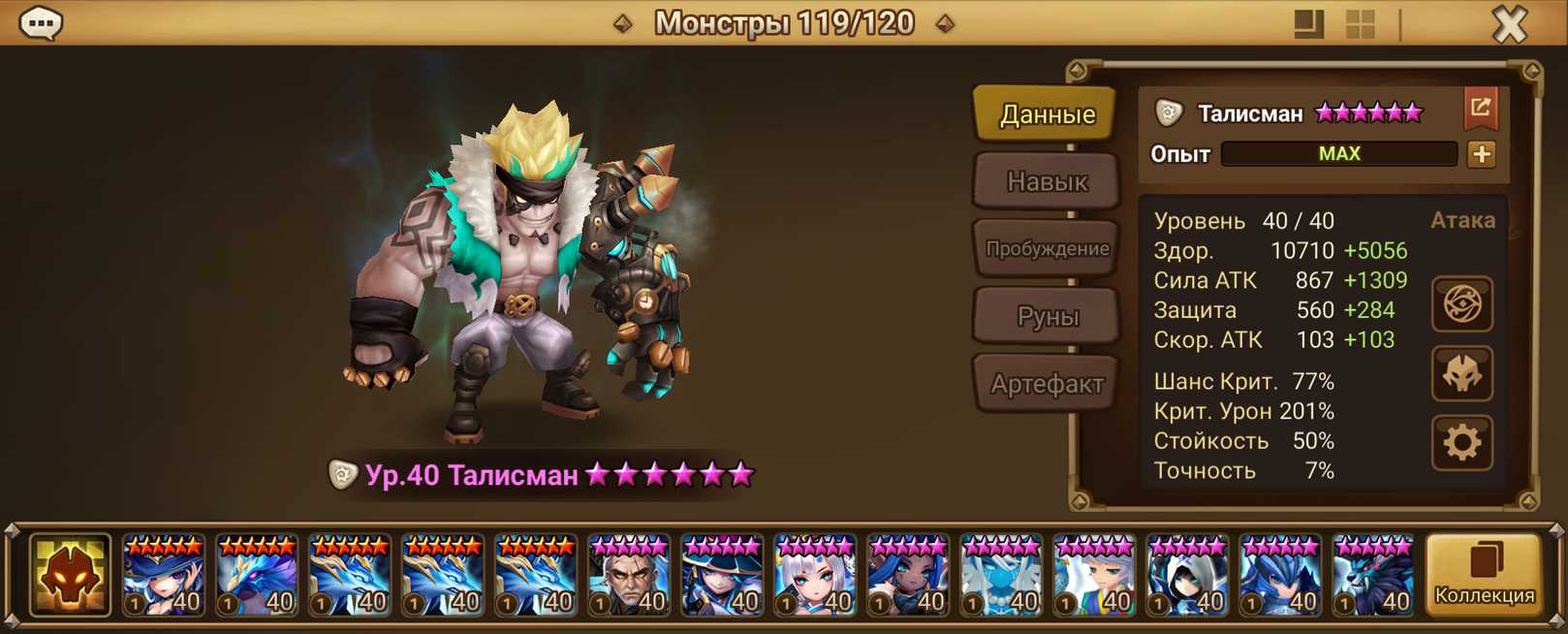Share monster with the red arrow button
This screenshot has height=634, width=1568.
point(1480,109)
